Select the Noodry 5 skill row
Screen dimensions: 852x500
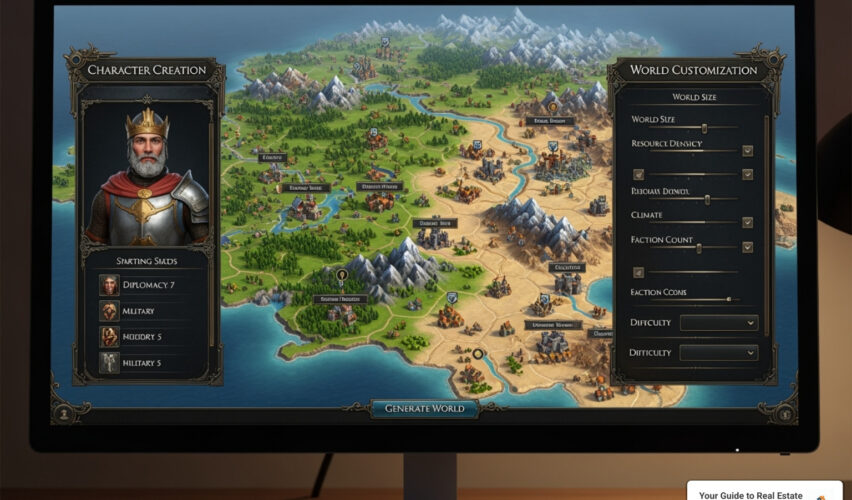pos(148,337)
